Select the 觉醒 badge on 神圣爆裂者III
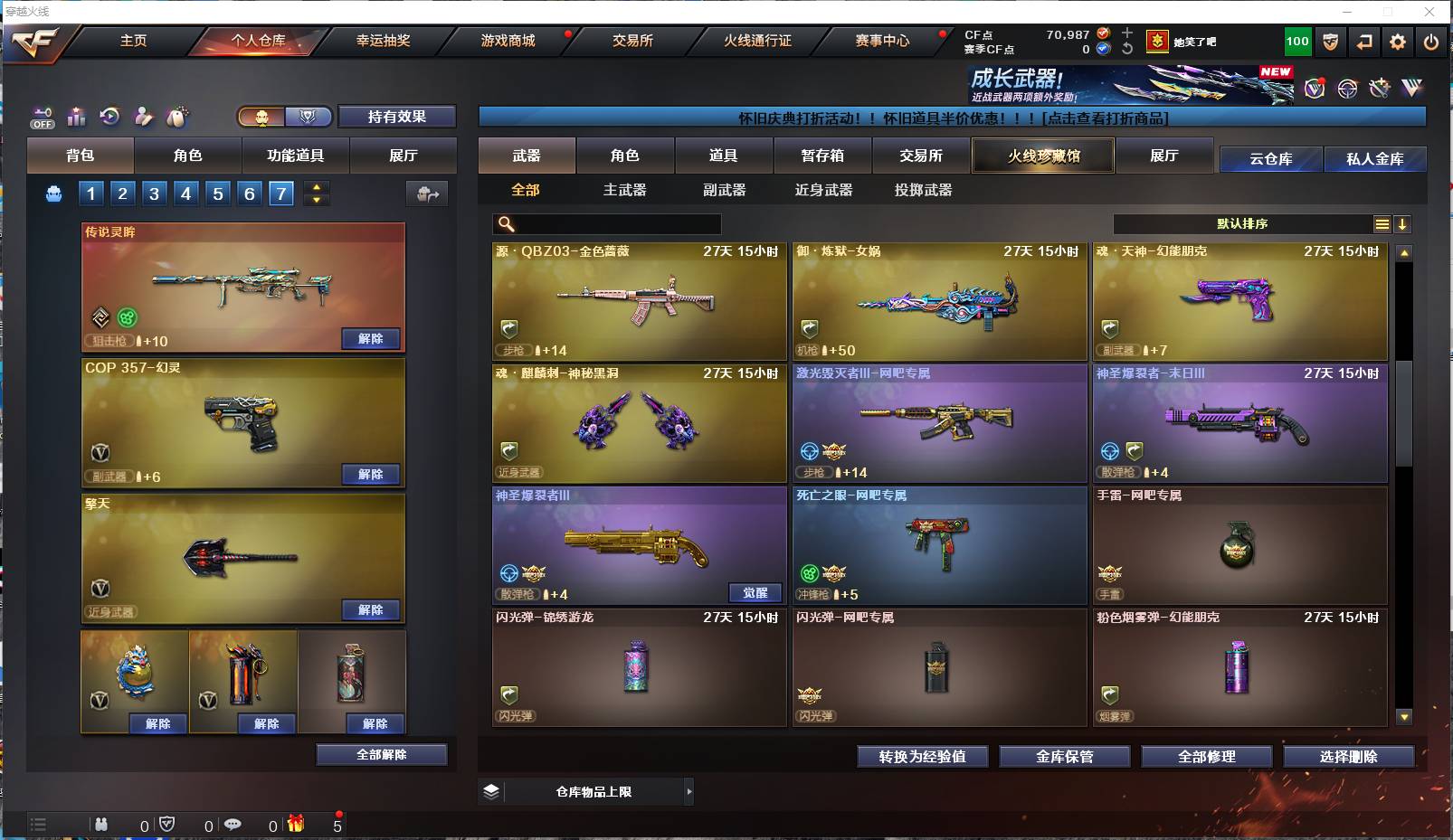The image size is (1453, 840). coord(756,592)
